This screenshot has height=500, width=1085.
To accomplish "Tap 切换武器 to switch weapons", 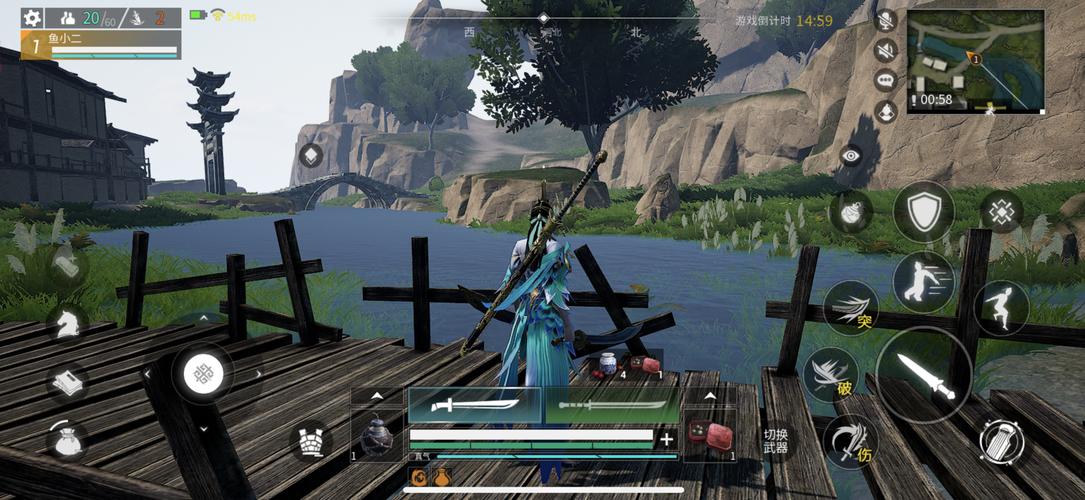I will tap(776, 441).
